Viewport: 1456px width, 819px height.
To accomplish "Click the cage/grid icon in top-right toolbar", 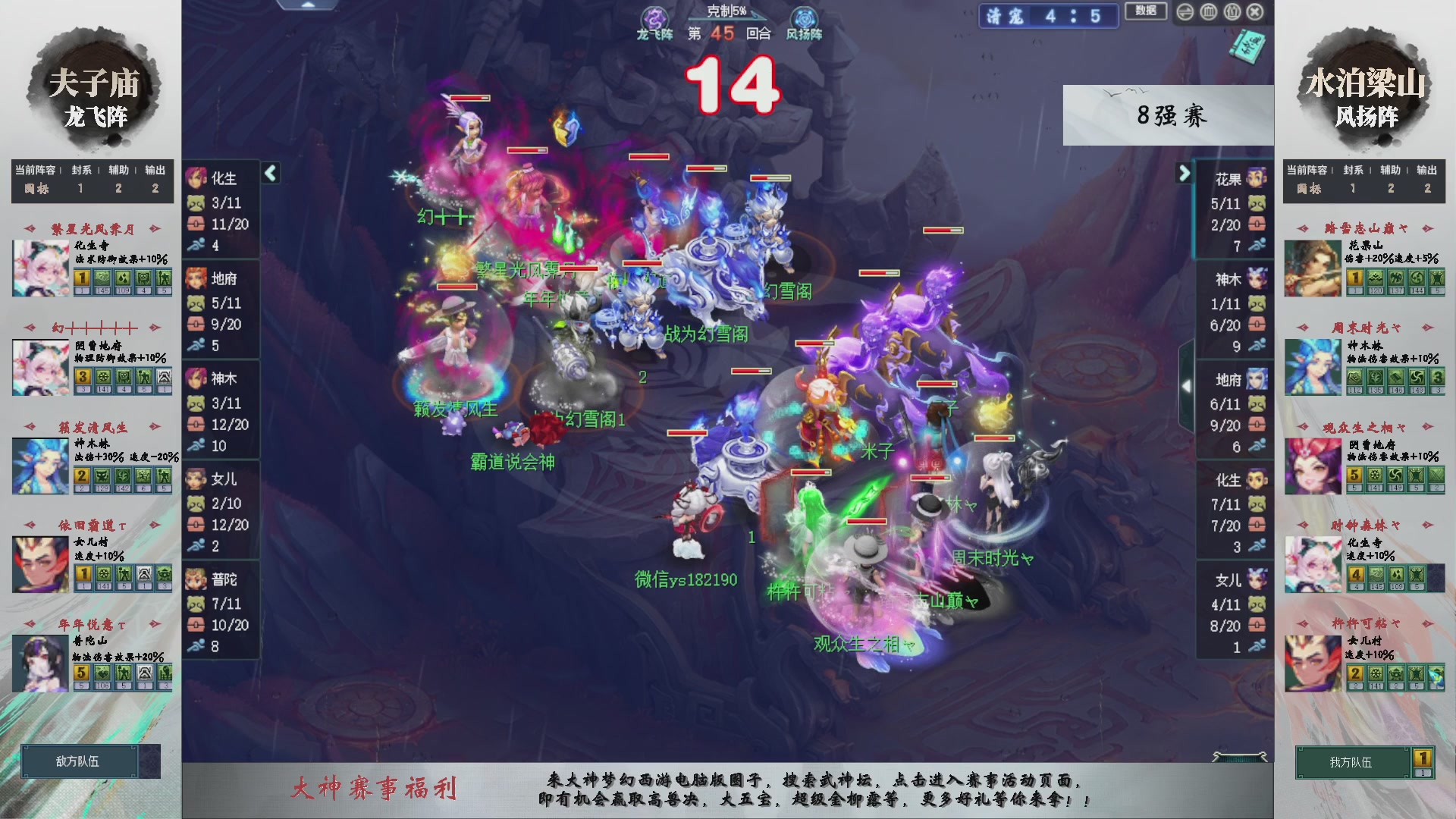I will [x=1209, y=11].
